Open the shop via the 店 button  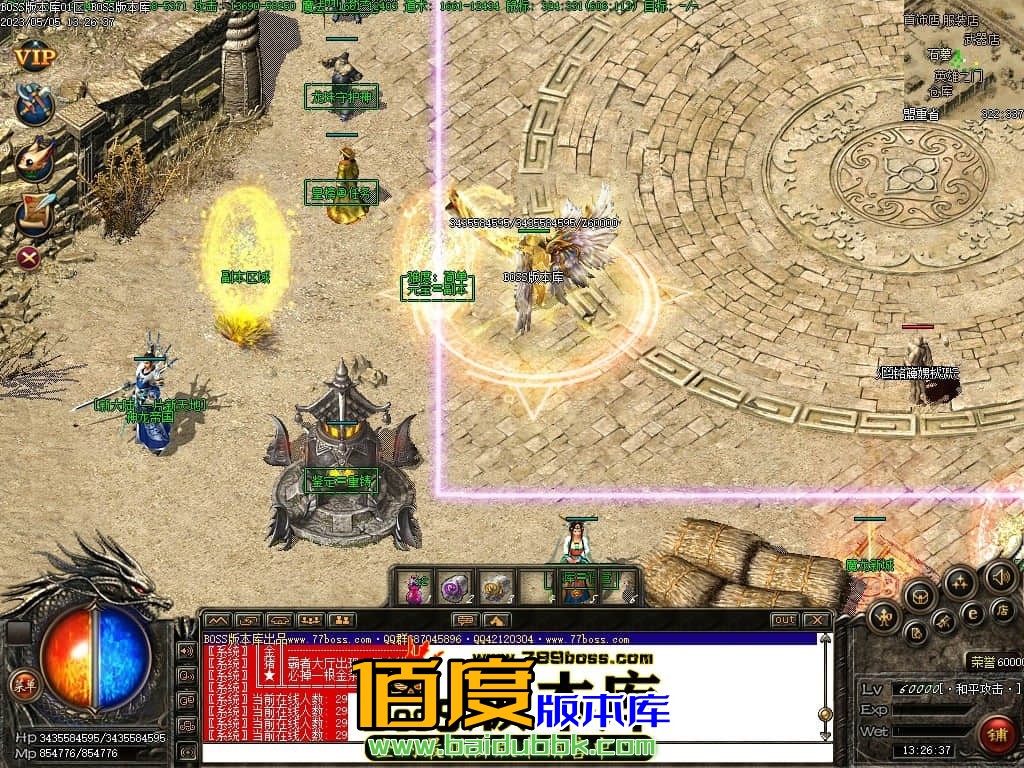[x=1001, y=608]
